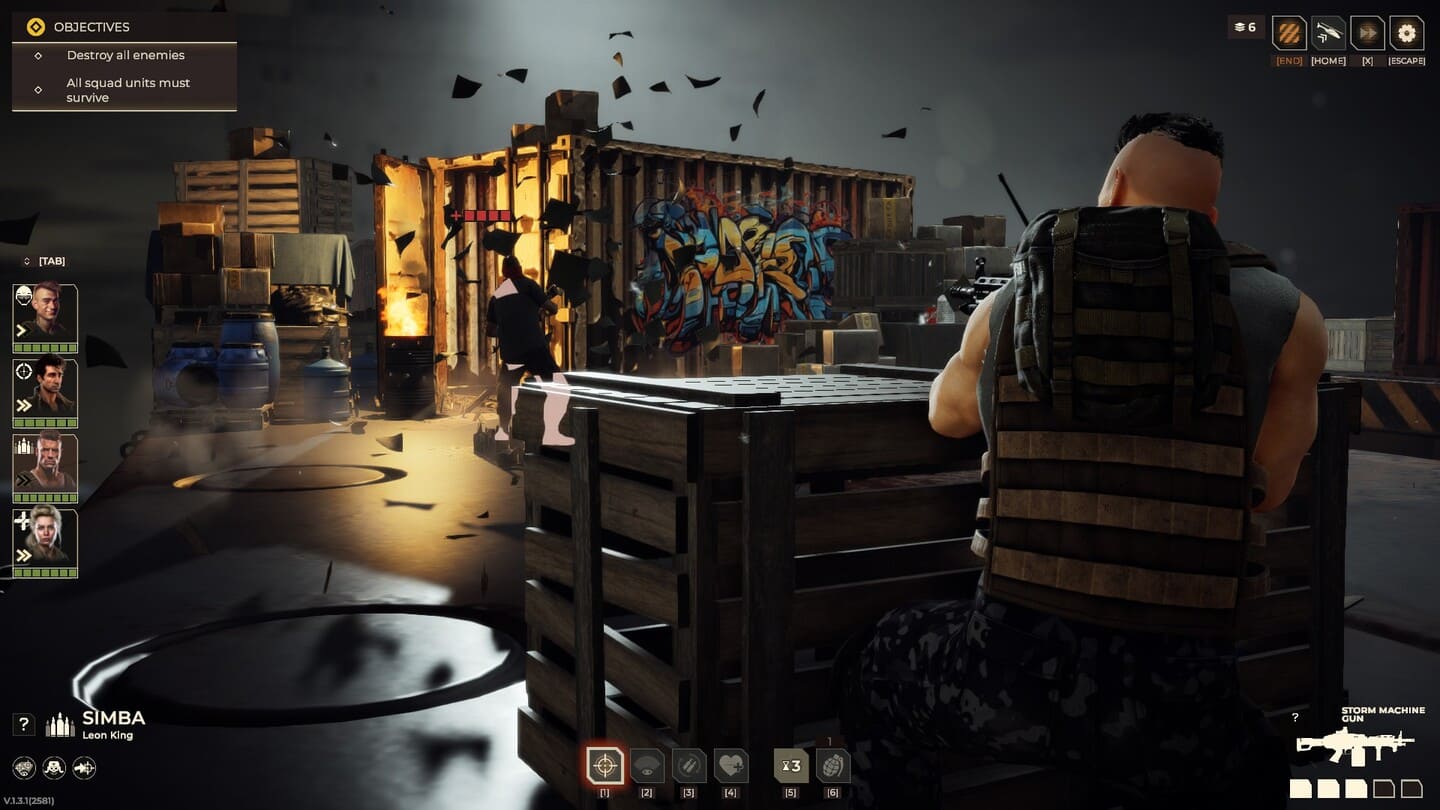The width and height of the screenshot is (1440, 810).
Task: Select the sniper-crosshair squad member portrait
Action: pyautogui.click(x=45, y=391)
